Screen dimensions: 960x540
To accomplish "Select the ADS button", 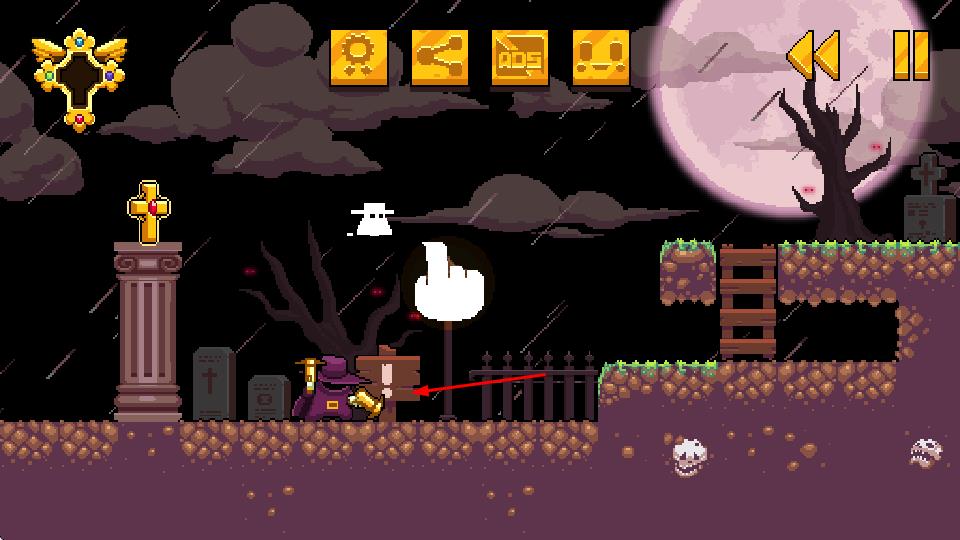I will click(x=521, y=57).
